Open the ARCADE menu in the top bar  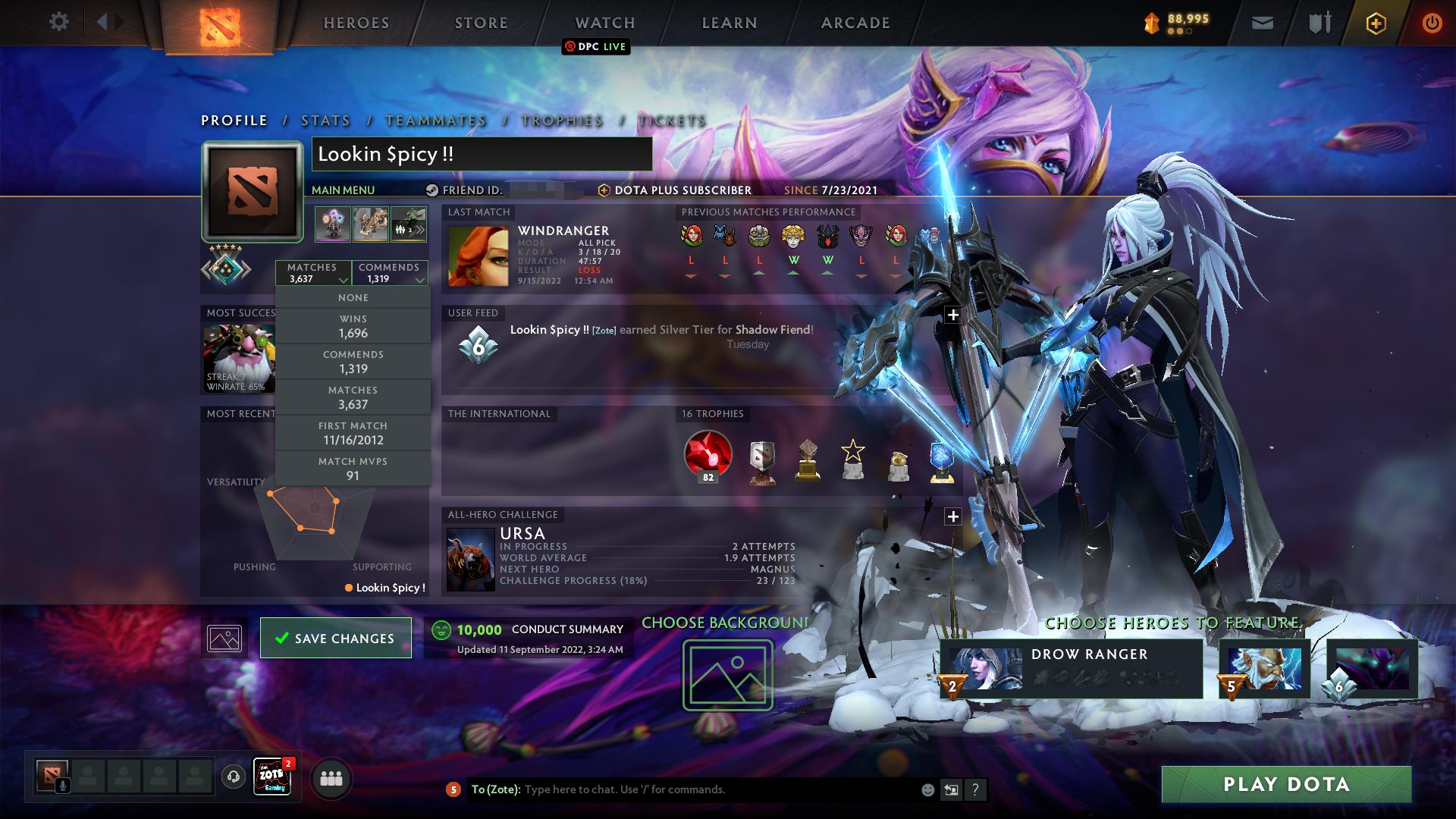(x=855, y=22)
